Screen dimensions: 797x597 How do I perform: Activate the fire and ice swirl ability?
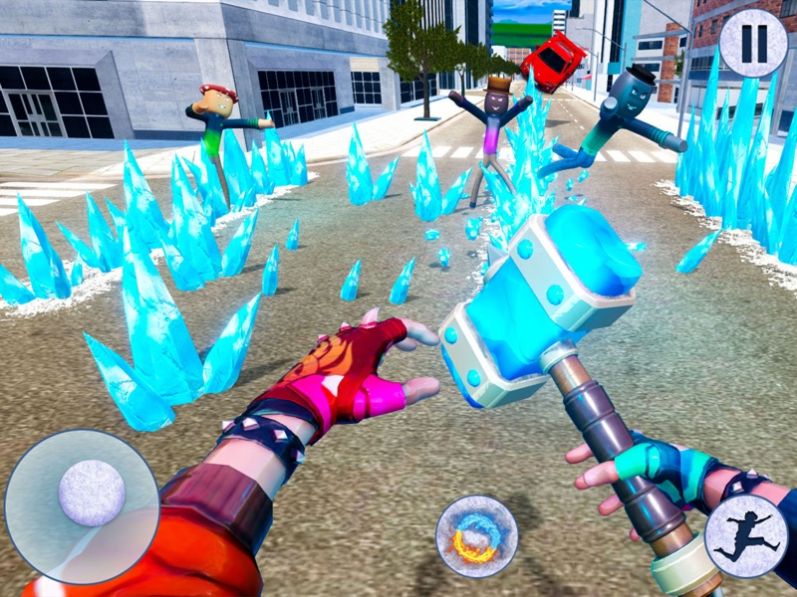point(476,536)
